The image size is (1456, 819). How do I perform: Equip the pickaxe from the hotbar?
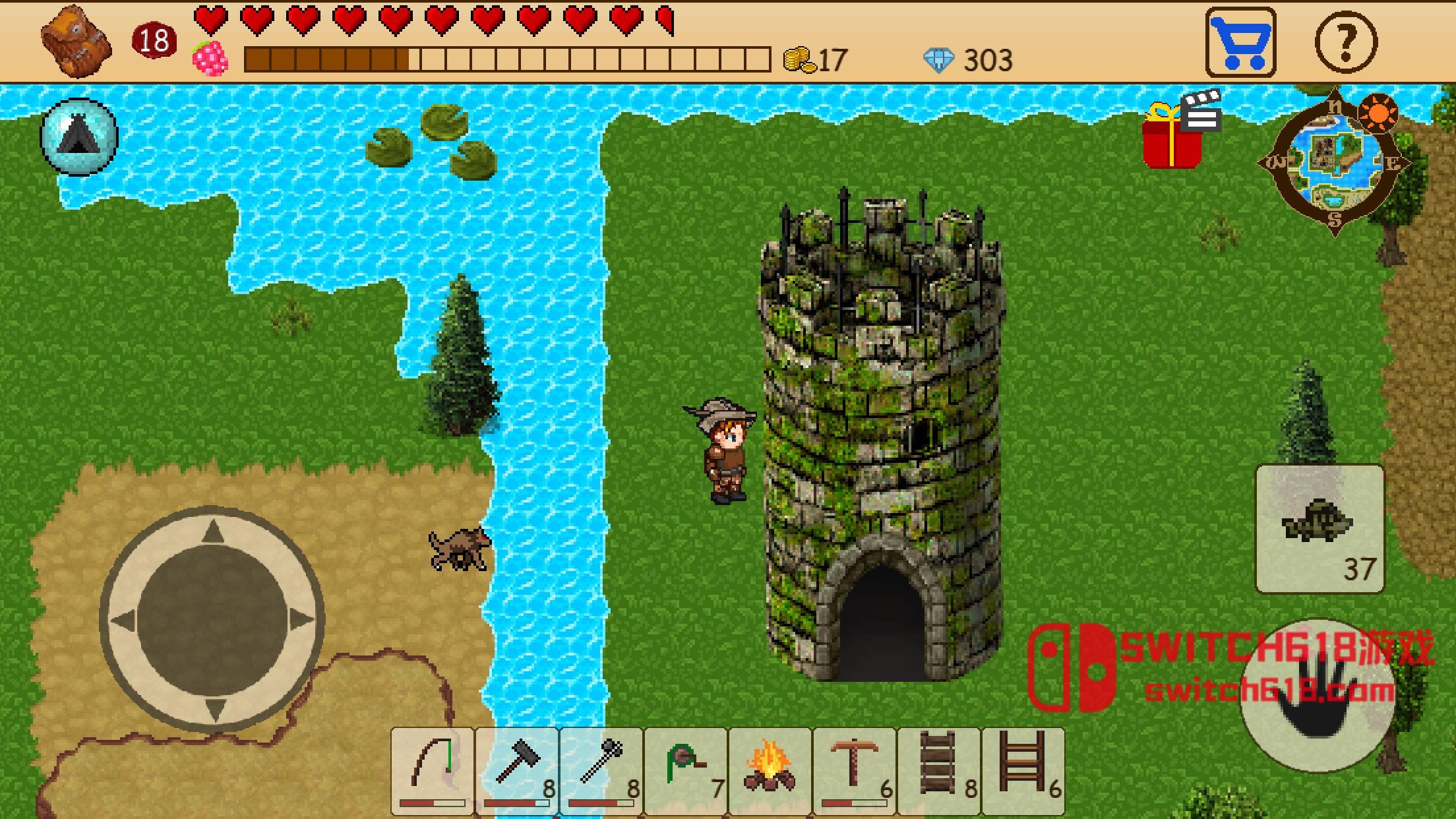point(855,769)
